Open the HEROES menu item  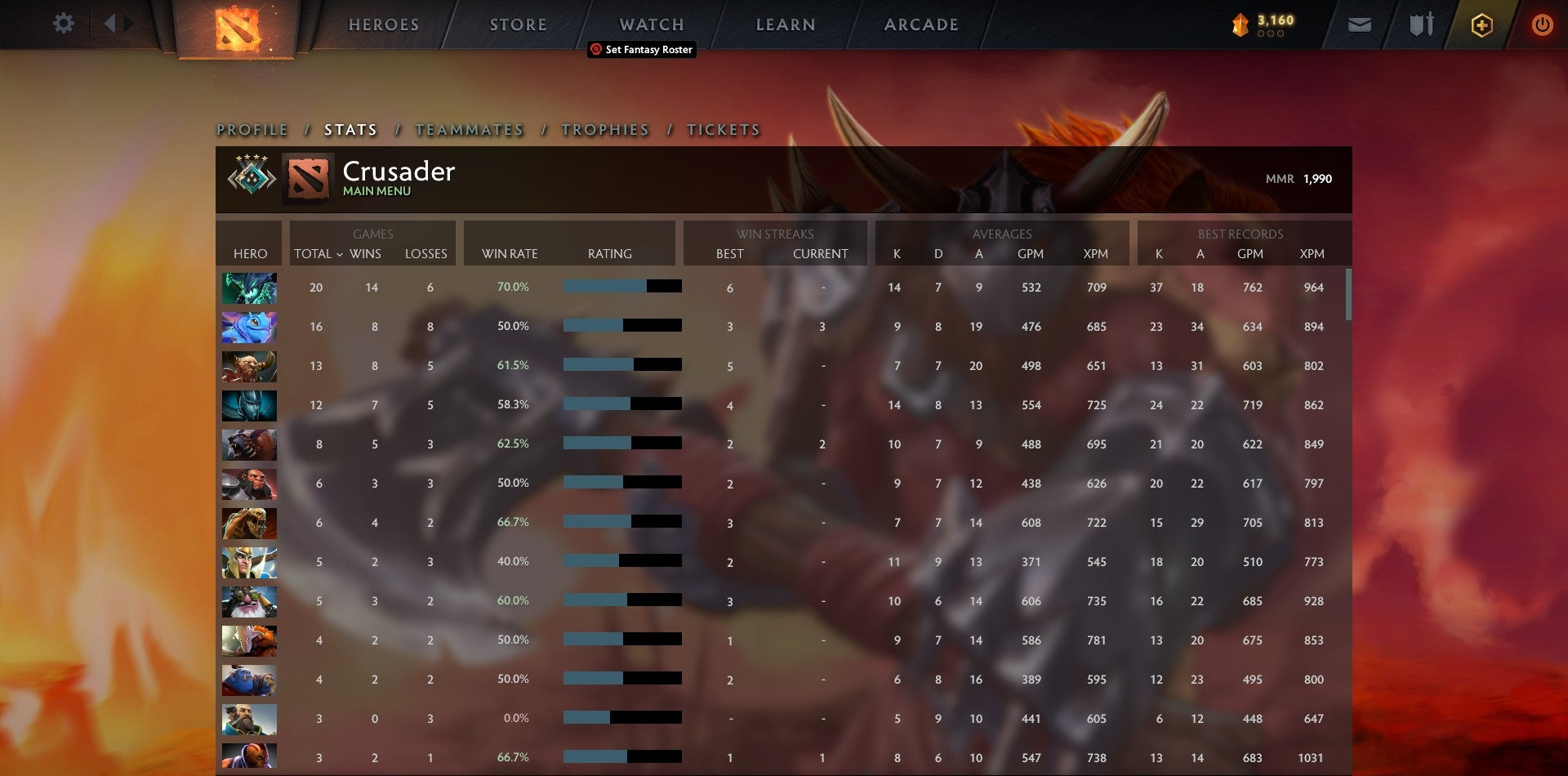point(384,25)
